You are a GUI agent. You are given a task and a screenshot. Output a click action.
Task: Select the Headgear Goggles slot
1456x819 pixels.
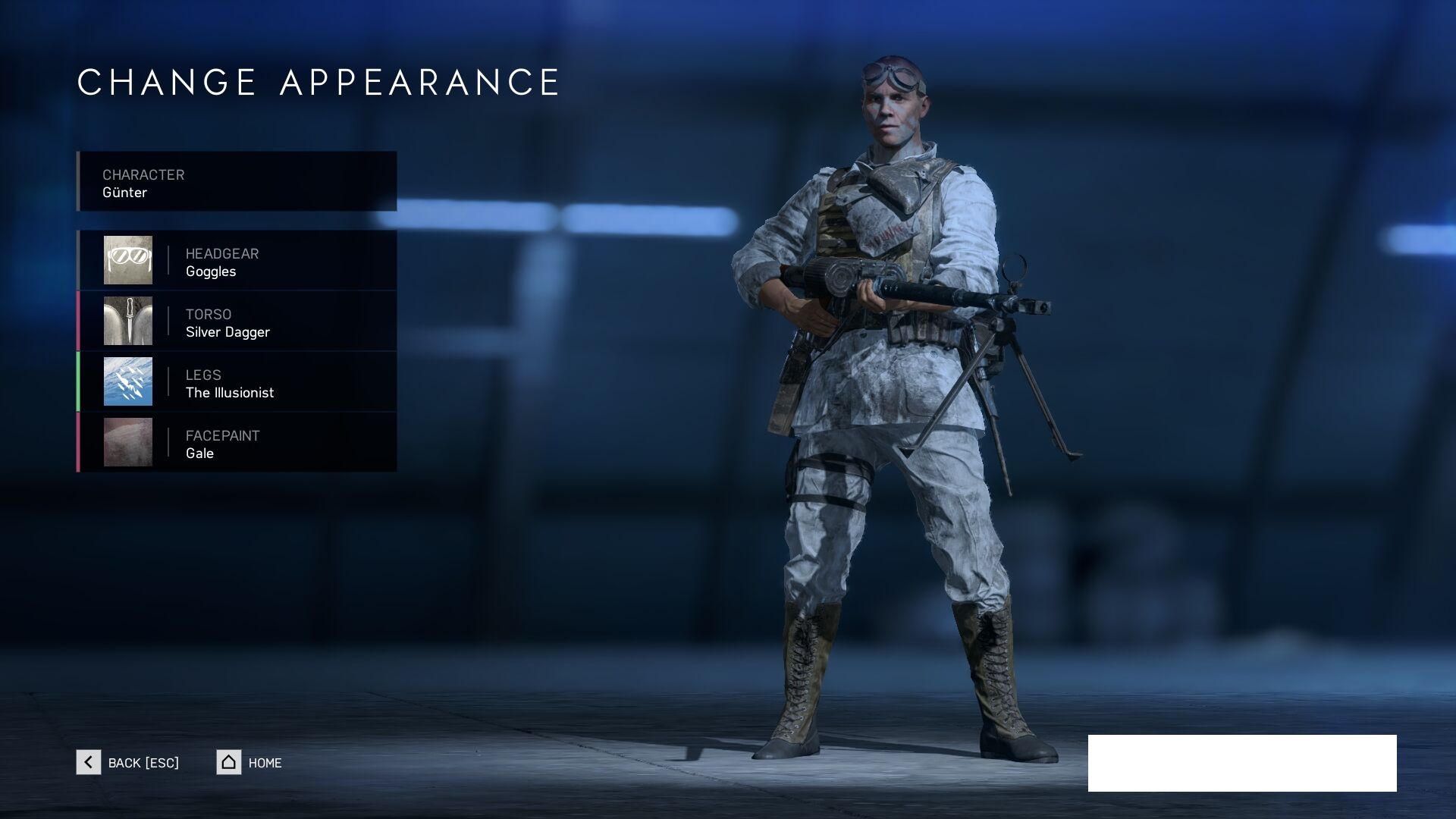pos(237,261)
